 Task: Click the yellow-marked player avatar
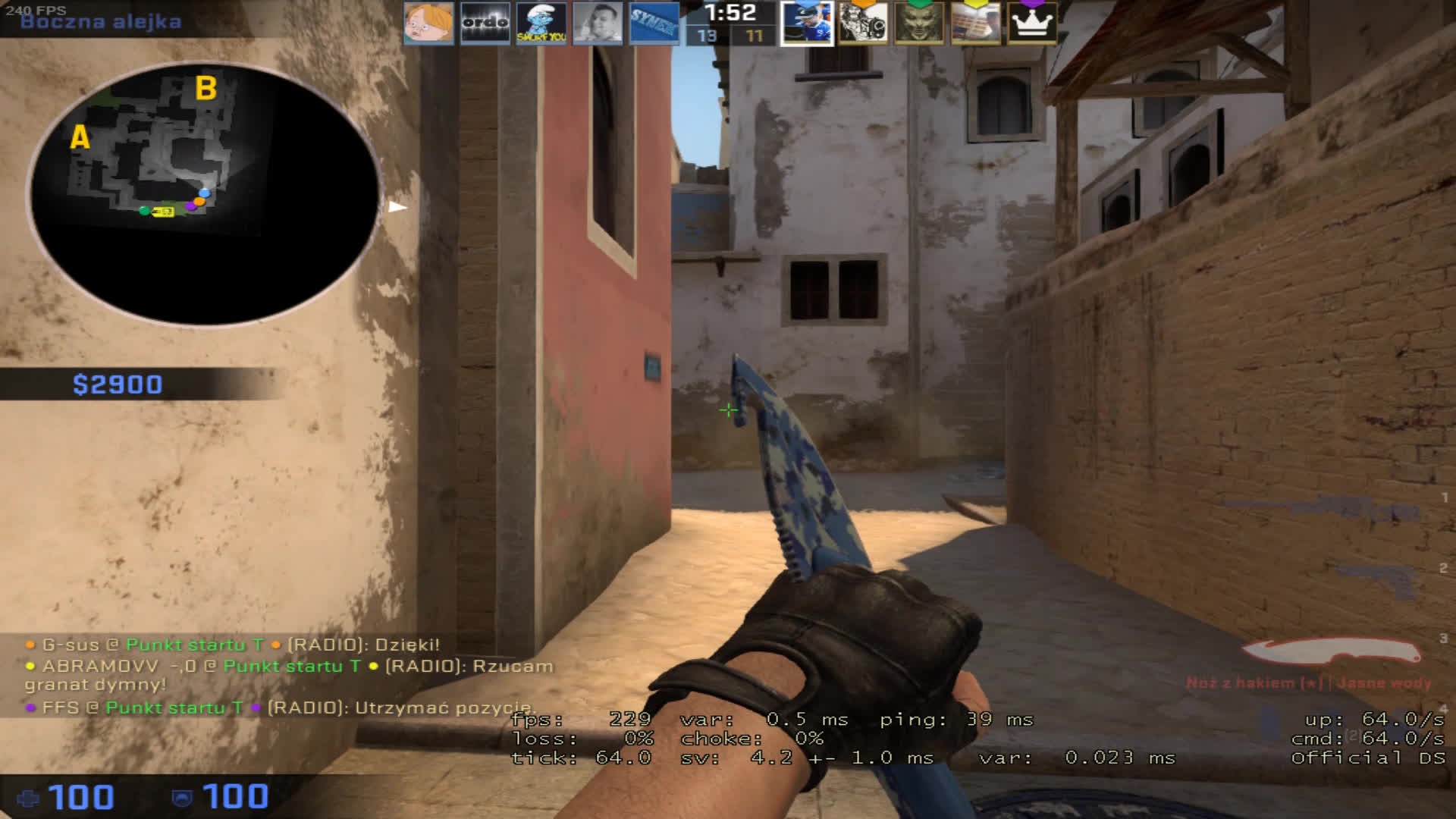(x=975, y=24)
